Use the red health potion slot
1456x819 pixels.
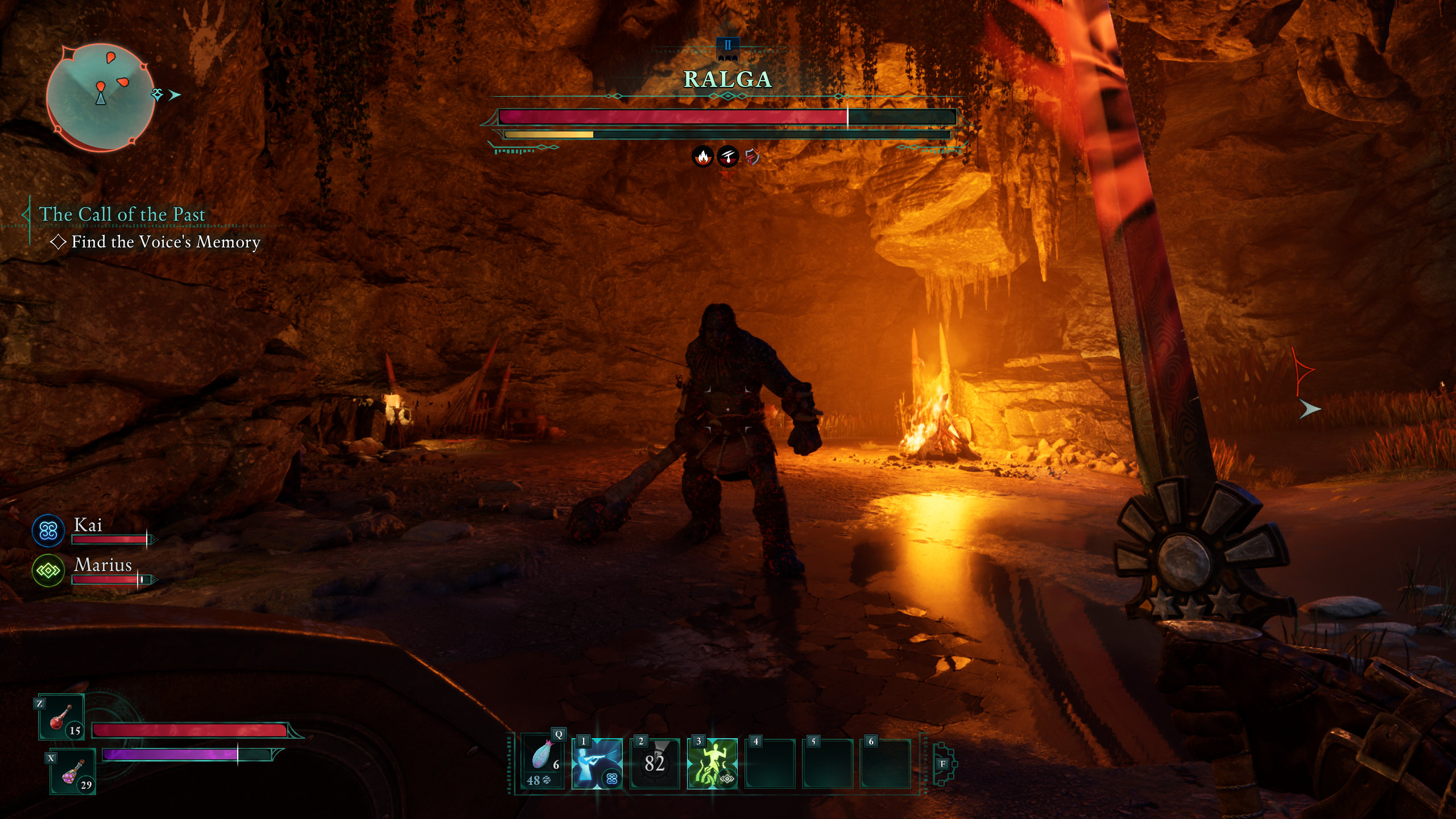tap(61, 718)
